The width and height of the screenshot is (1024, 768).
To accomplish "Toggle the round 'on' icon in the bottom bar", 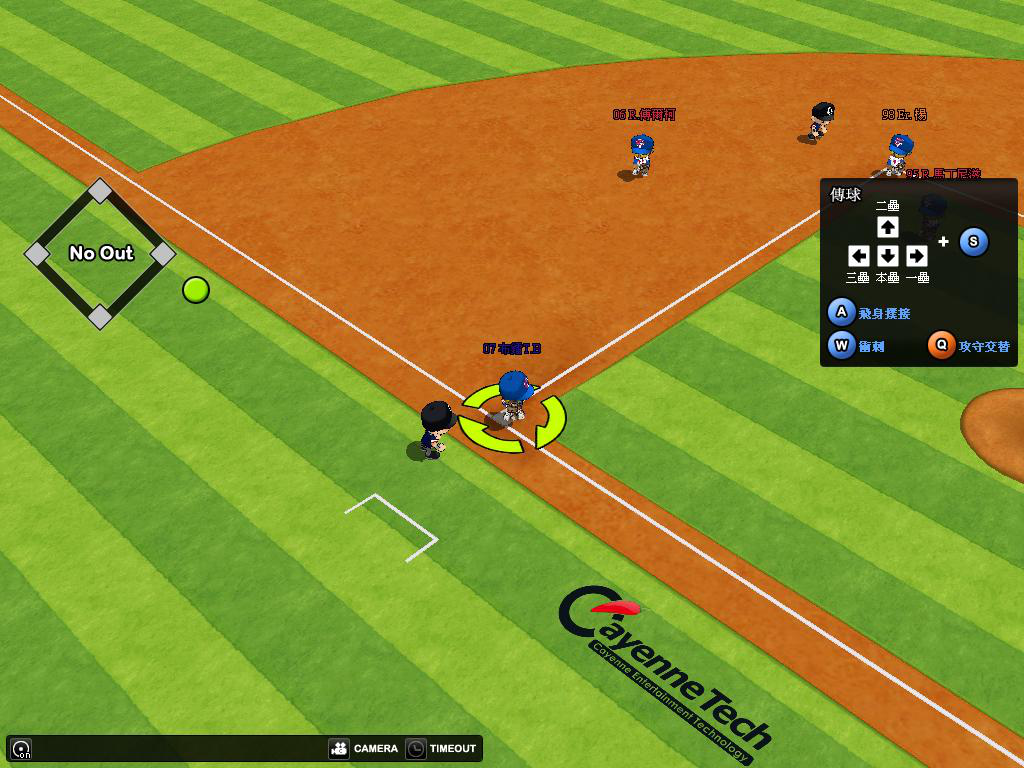I will pyautogui.click(x=21, y=748).
